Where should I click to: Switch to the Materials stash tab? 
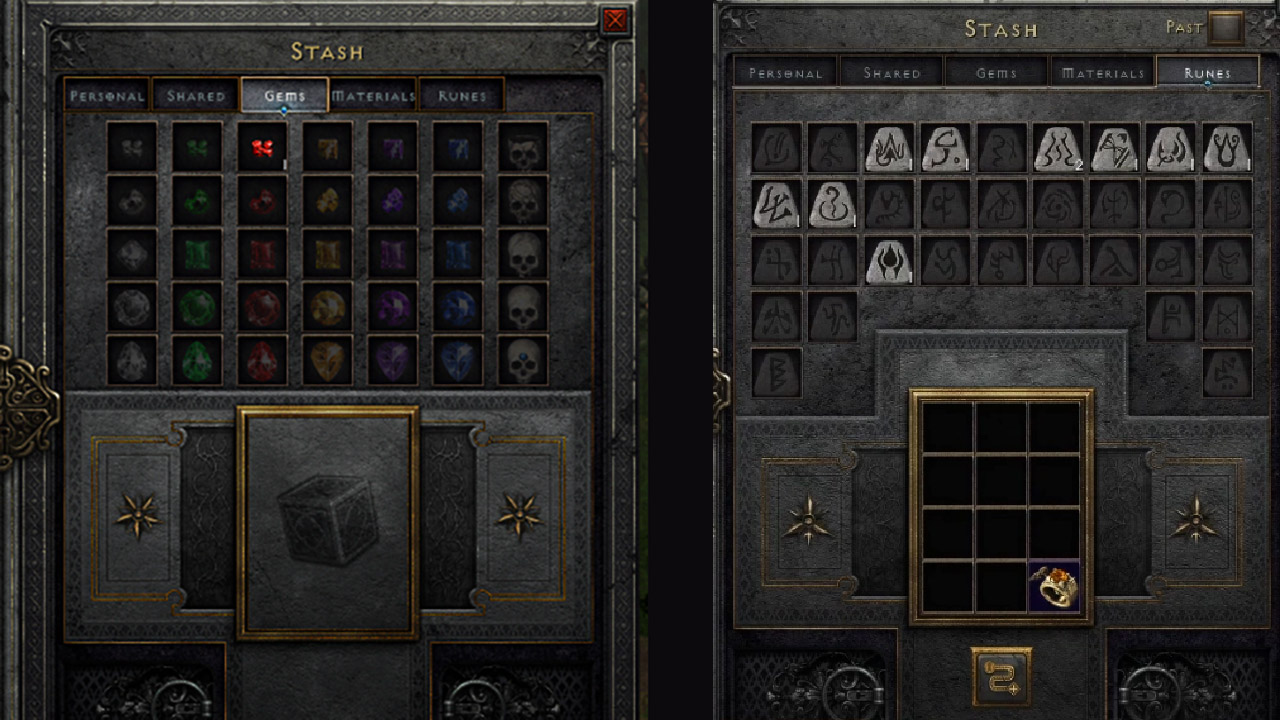tap(373, 95)
